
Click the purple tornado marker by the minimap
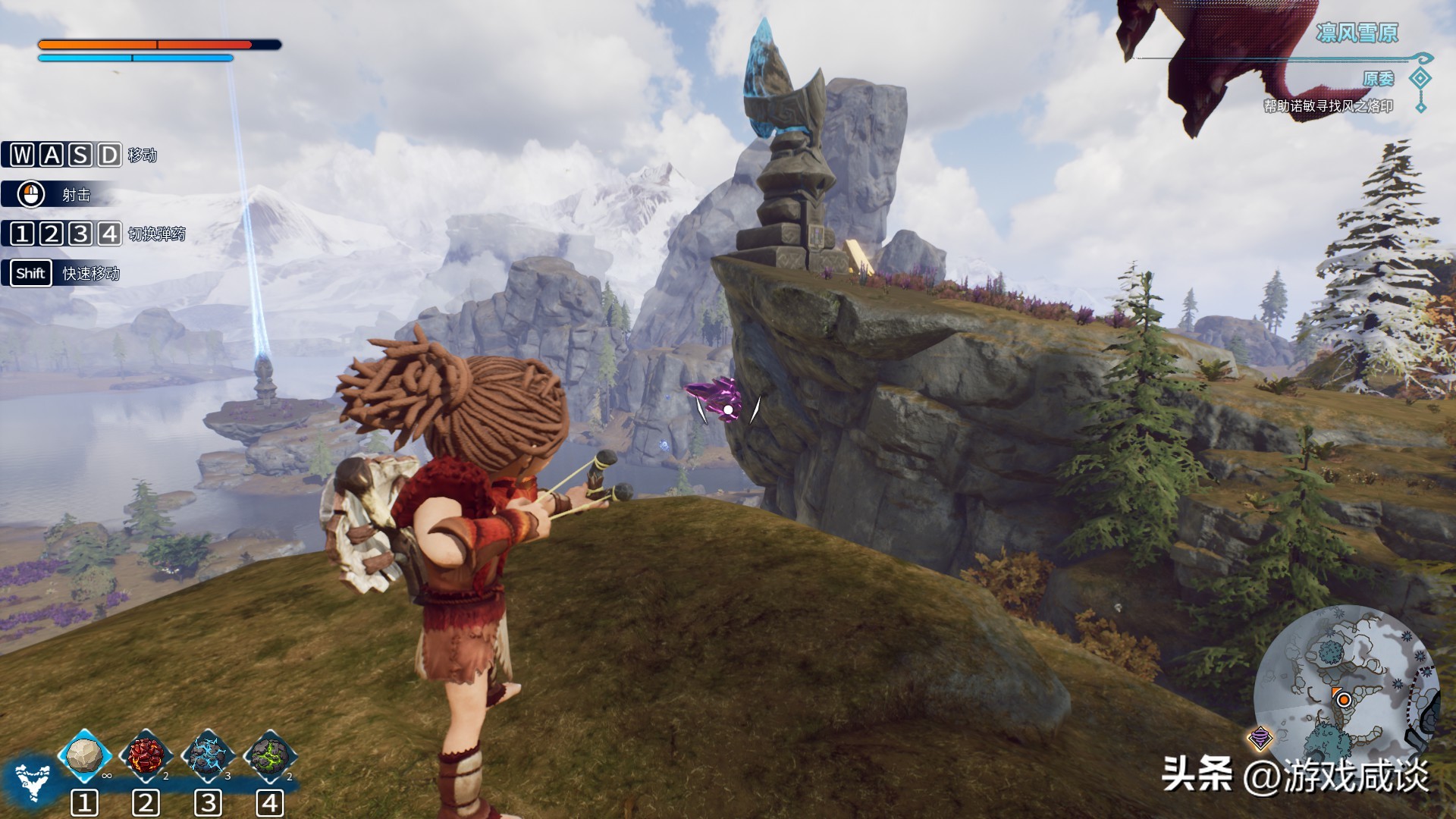pyautogui.click(x=1260, y=736)
